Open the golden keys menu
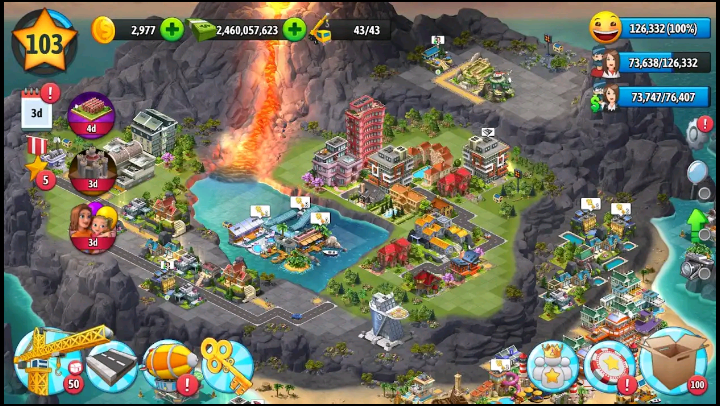This screenshot has height=406, width=720. point(226,364)
